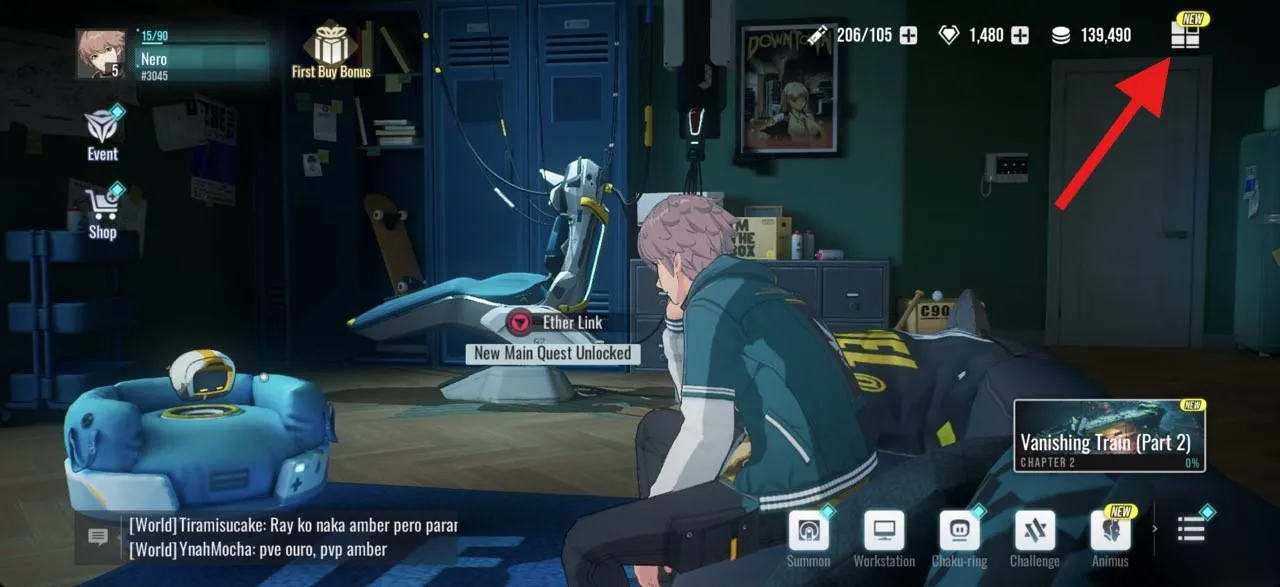
Task: Open the Summon screen
Action: (x=808, y=531)
